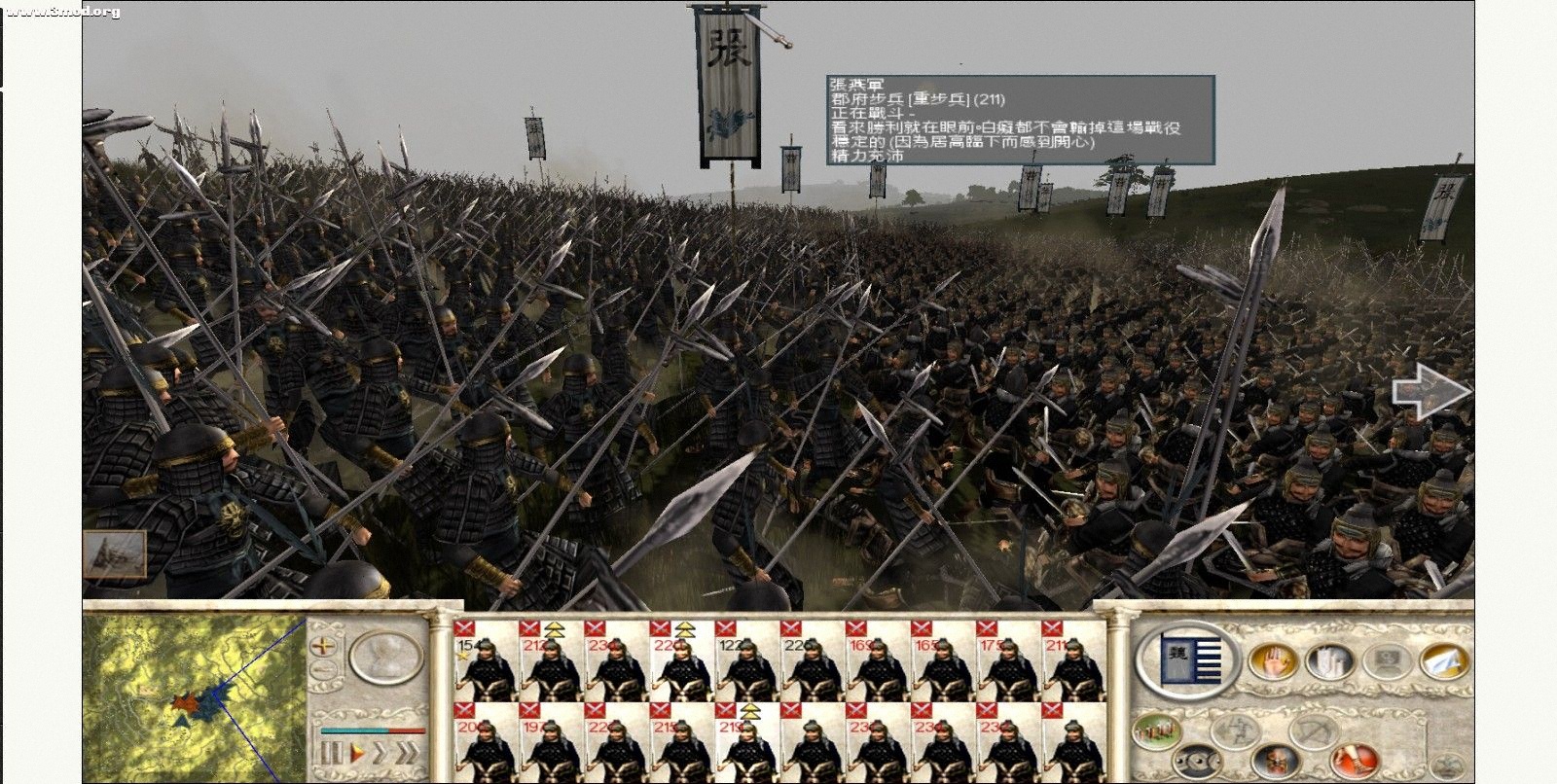Order withdrawal with the white flag icon
1557x784 pixels.
1442,662
